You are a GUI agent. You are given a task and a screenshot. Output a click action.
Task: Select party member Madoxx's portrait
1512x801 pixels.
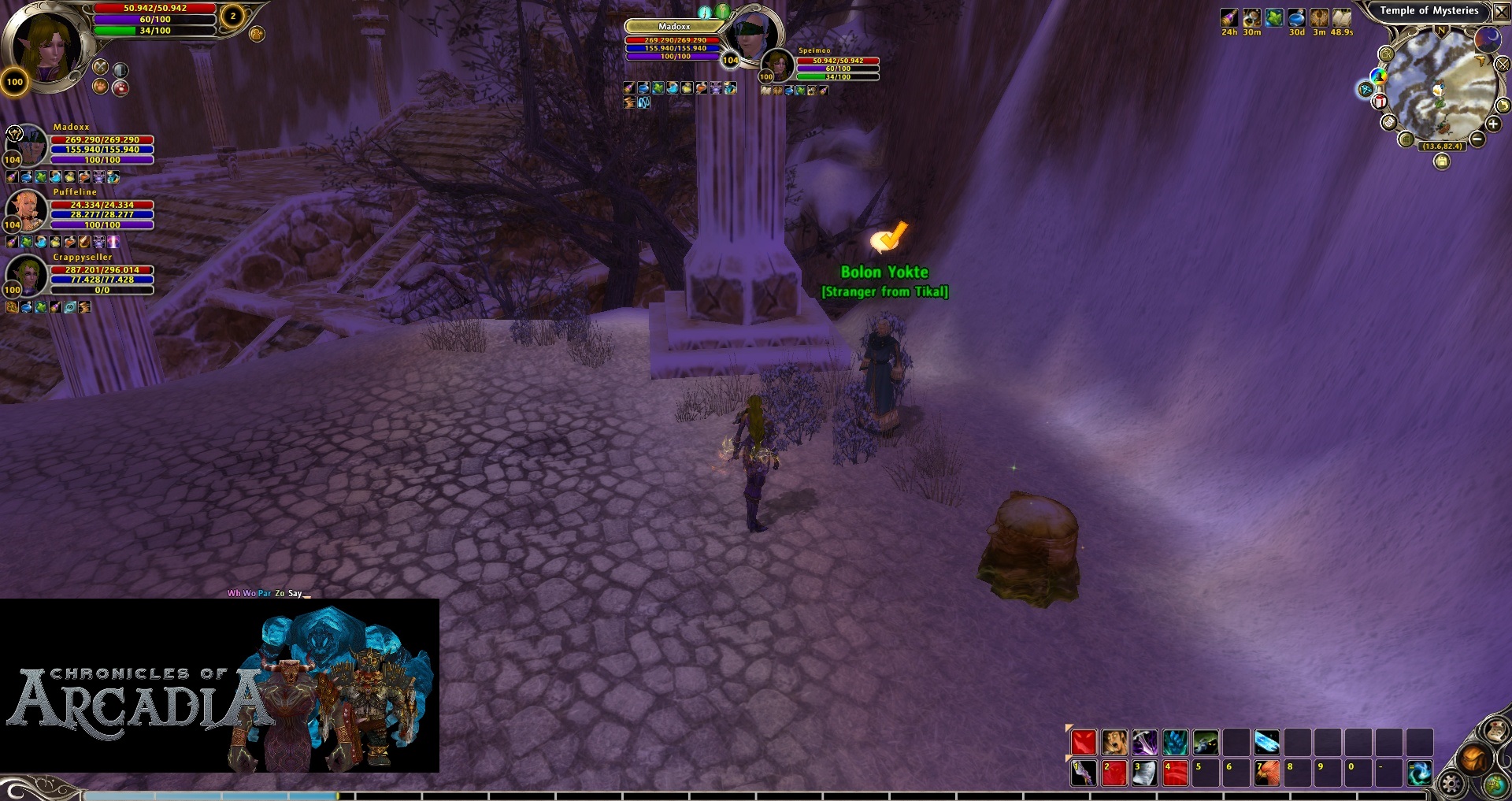(26, 144)
